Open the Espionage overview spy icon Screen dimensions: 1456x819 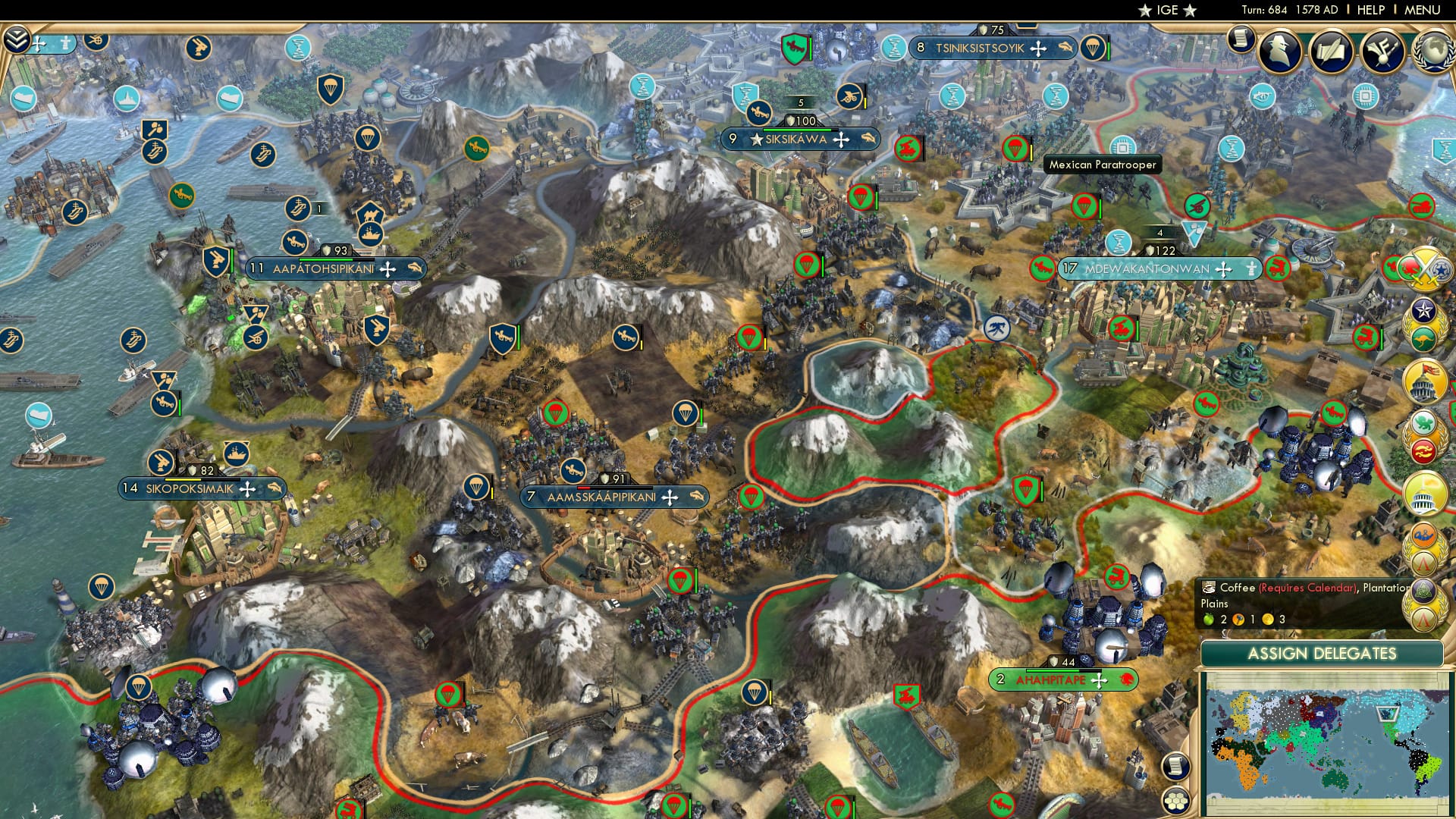click(x=1279, y=53)
